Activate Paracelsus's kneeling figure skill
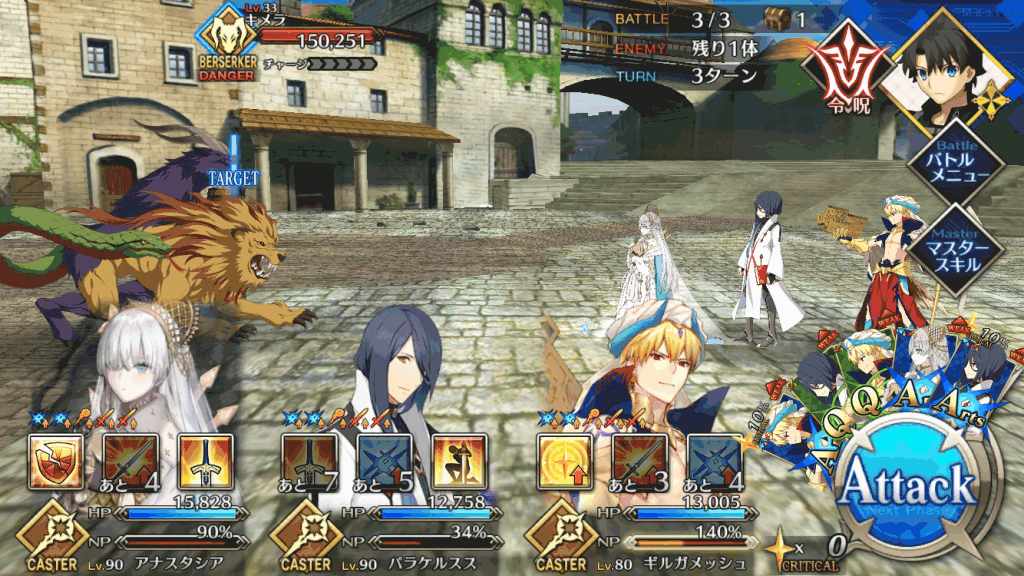The image size is (1024, 576). click(x=459, y=461)
